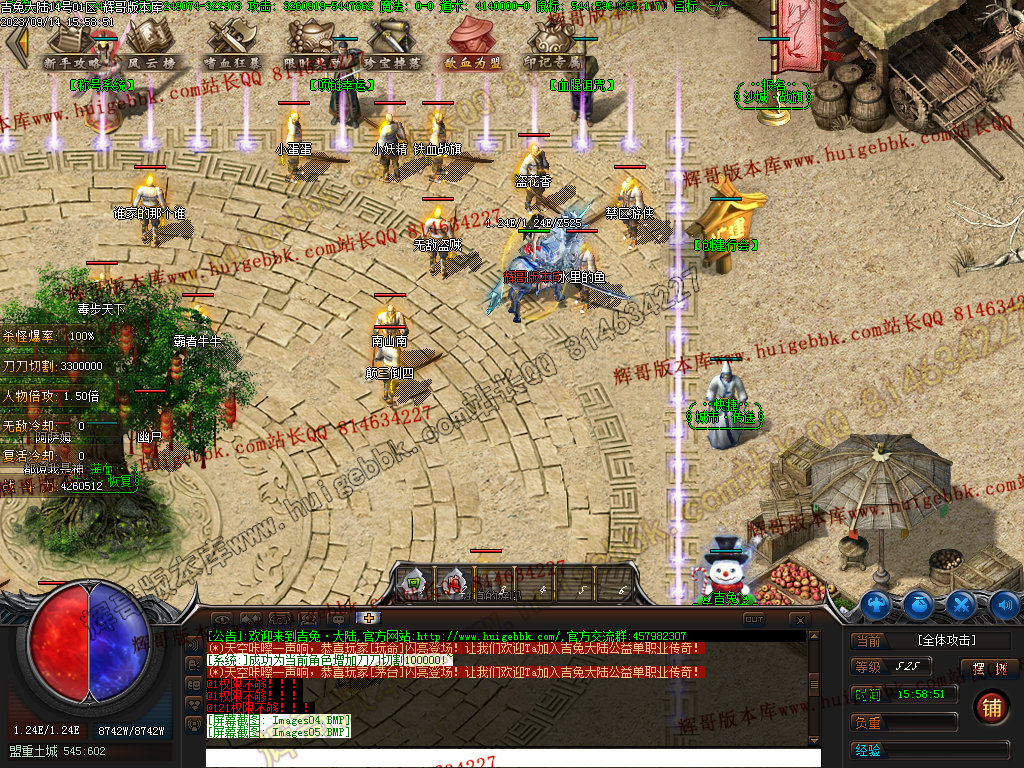This screenshot has height=768, width=1024.
Task: Use the green item in hotbar slot 1
Action: point(411,582)
